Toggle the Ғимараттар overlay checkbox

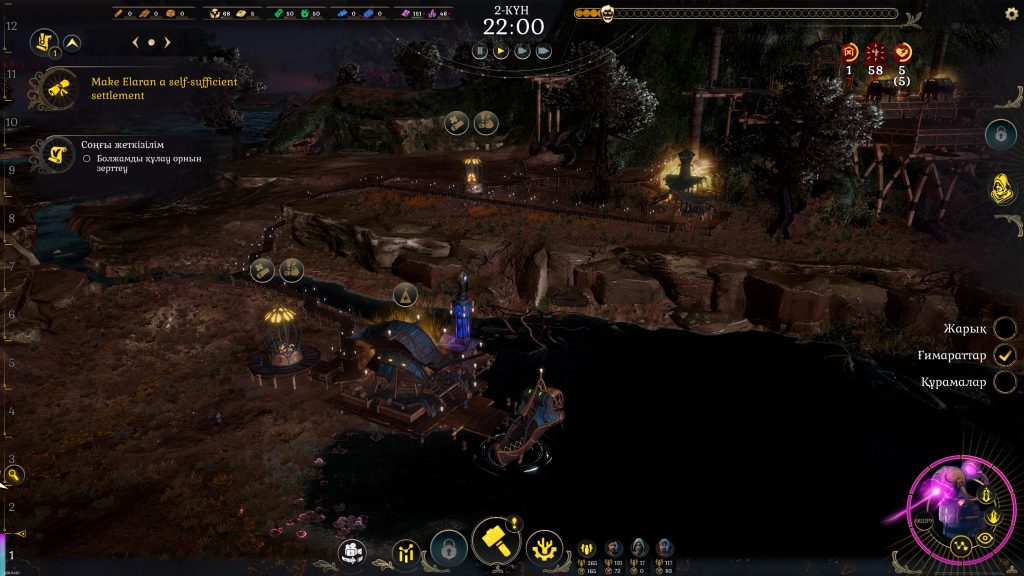click(1005, 355)
